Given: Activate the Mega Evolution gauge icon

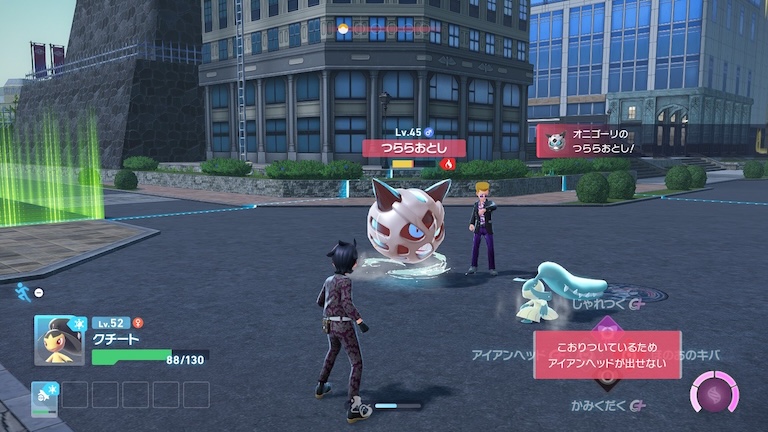Looking at the screenshot, I should tap(715, 392).
